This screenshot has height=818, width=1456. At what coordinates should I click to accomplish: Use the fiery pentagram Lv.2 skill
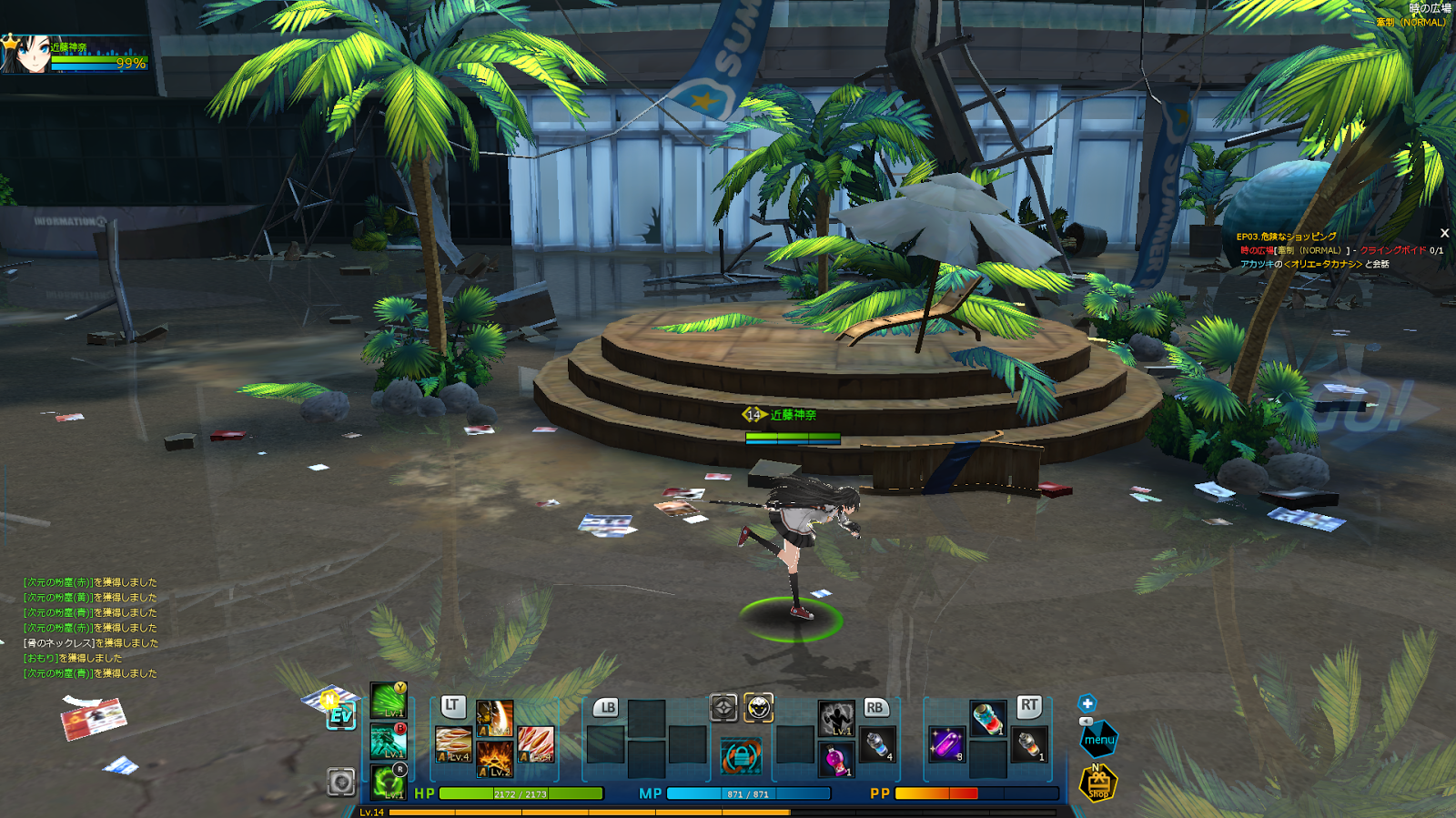click(x=495, y=759)
